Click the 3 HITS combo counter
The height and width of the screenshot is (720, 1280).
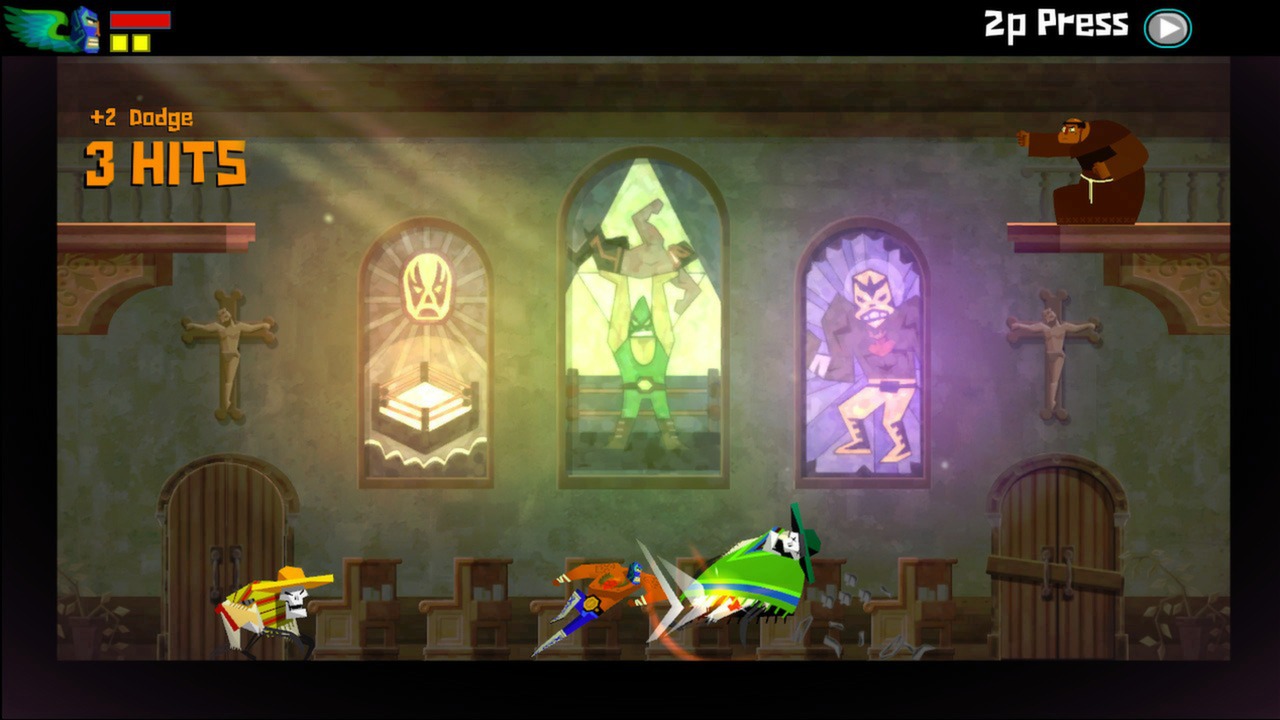pos(165,165)
